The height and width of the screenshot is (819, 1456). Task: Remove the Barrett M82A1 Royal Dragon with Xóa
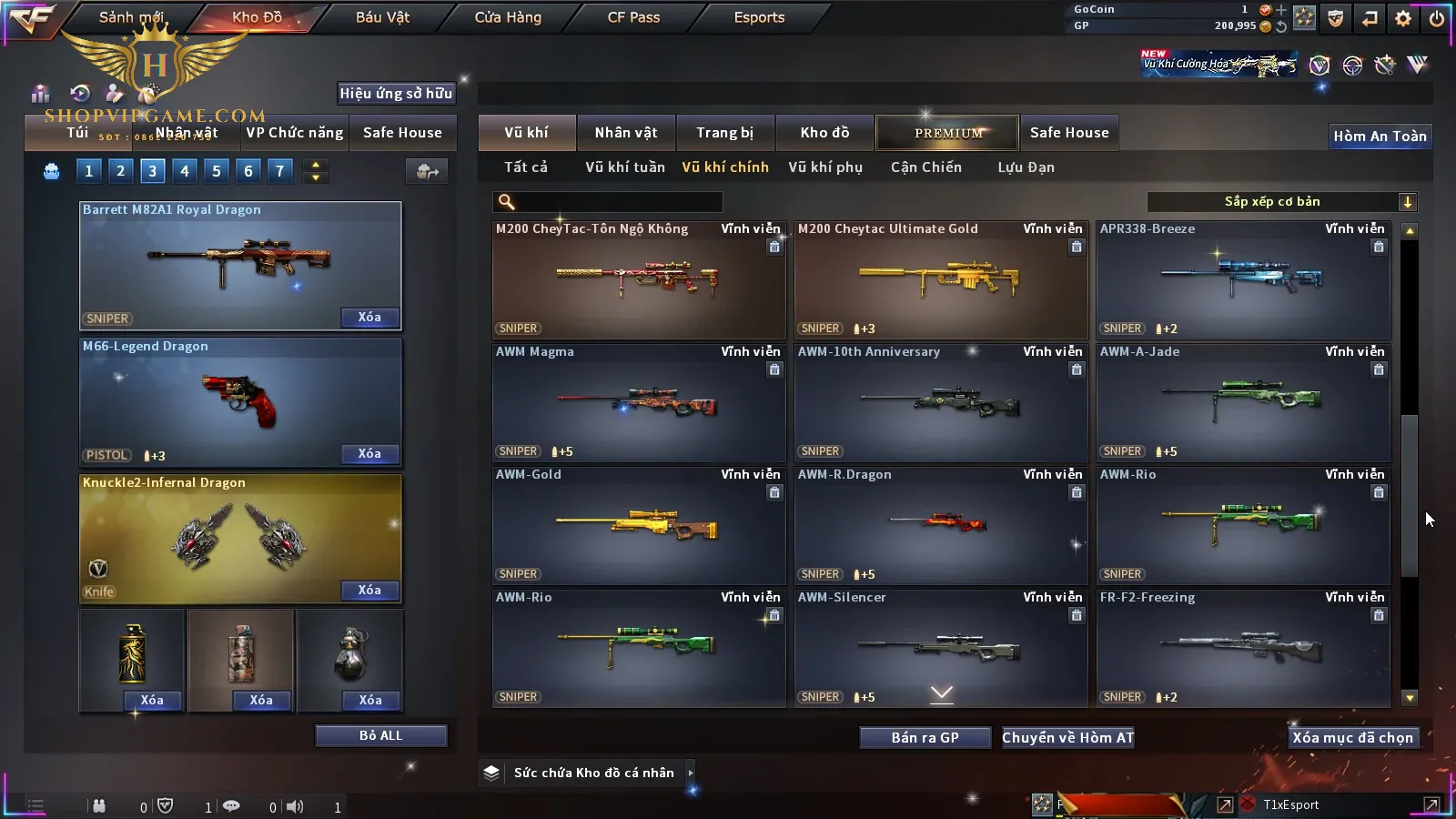tap(369, 318)
